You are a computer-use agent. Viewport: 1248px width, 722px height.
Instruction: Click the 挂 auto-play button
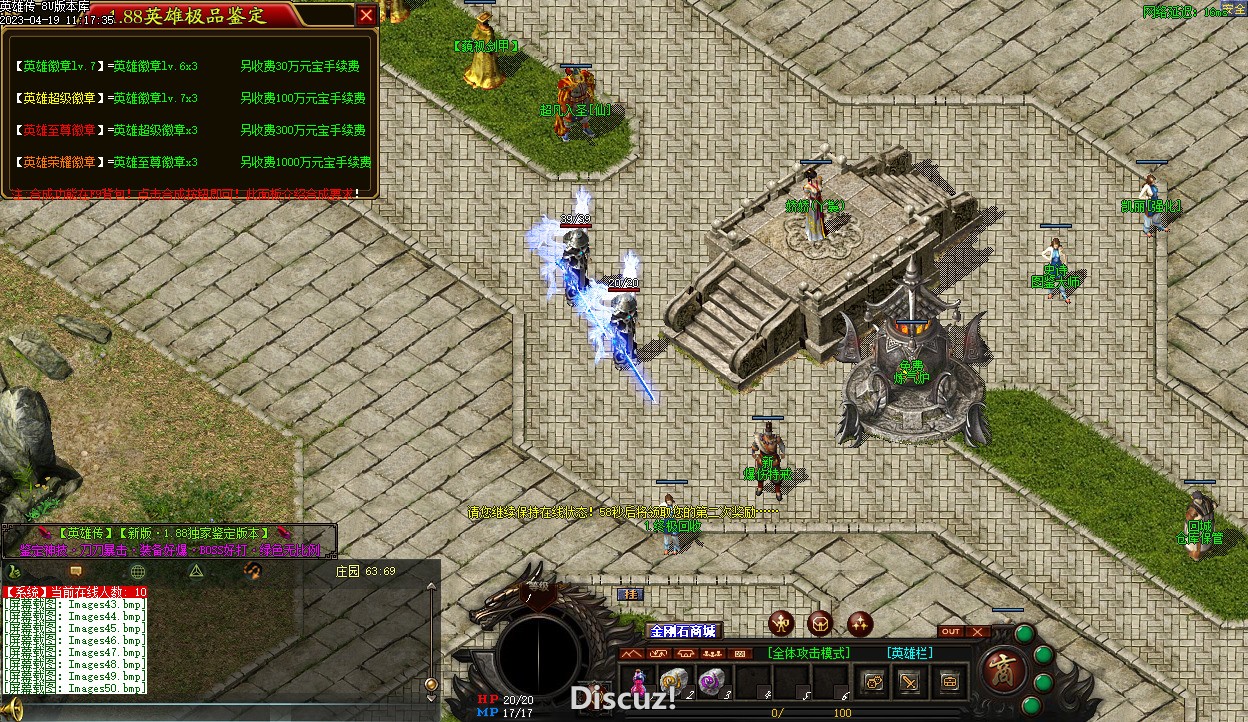(630, 595)
